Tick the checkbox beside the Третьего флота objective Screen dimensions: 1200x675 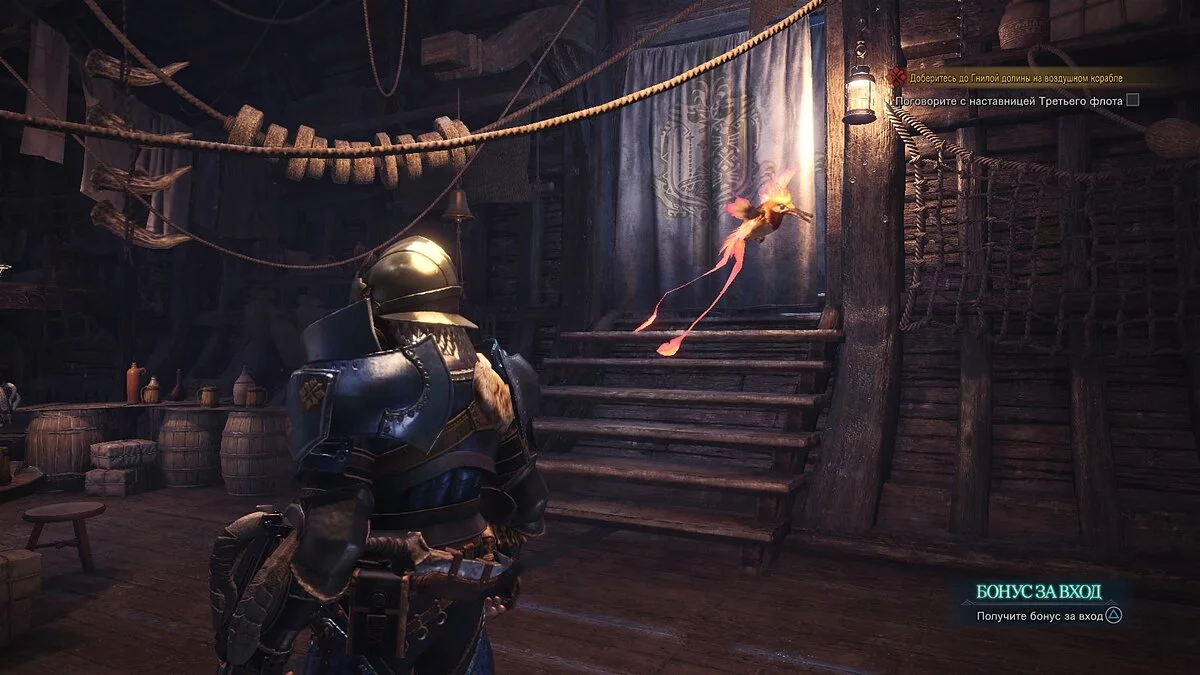[1132, 99]
